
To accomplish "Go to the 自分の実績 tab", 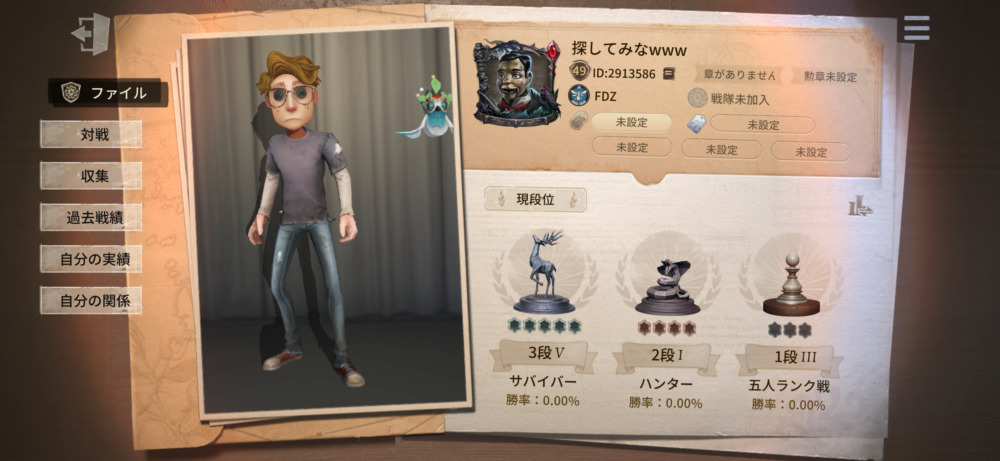I will click(91, 259).
